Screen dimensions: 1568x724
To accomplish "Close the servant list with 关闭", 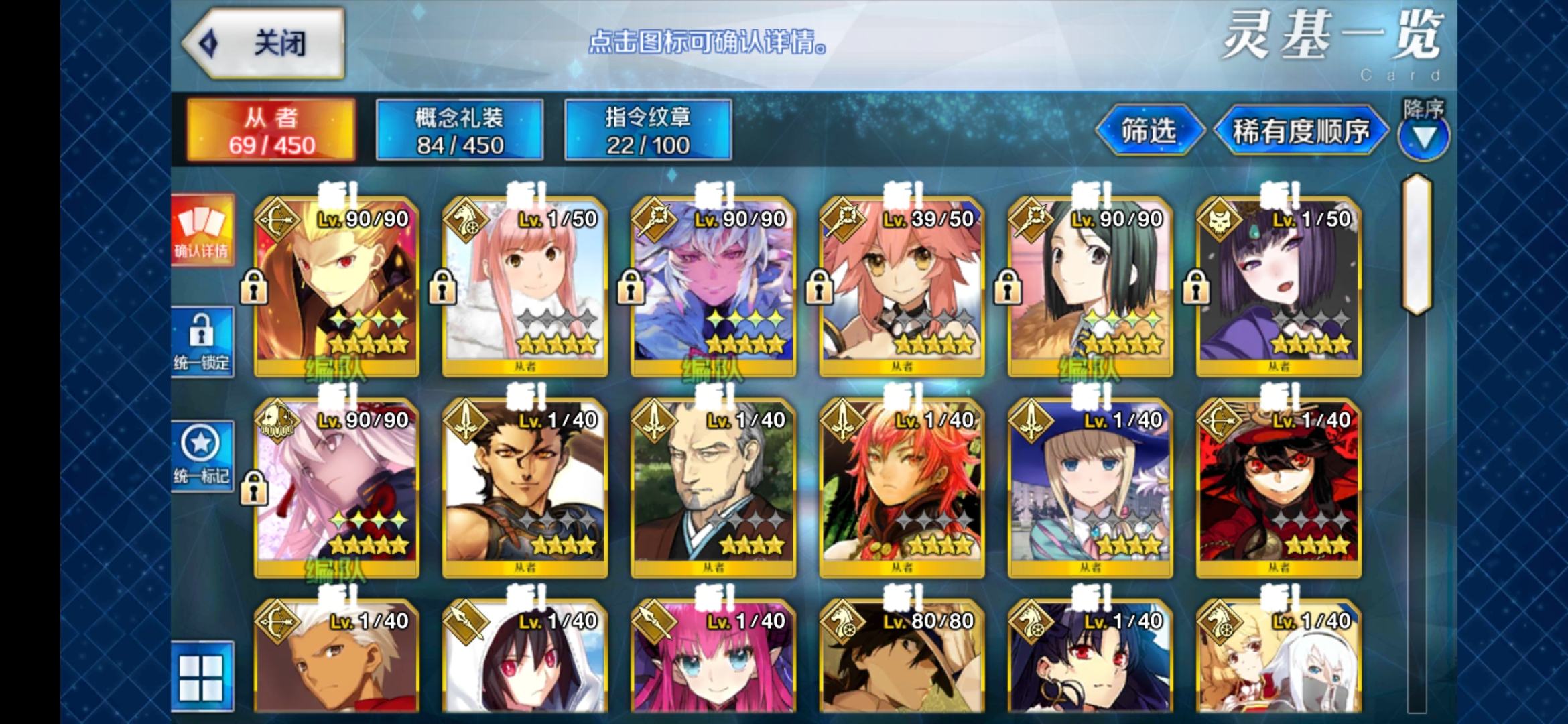I will tap(263, 43).
